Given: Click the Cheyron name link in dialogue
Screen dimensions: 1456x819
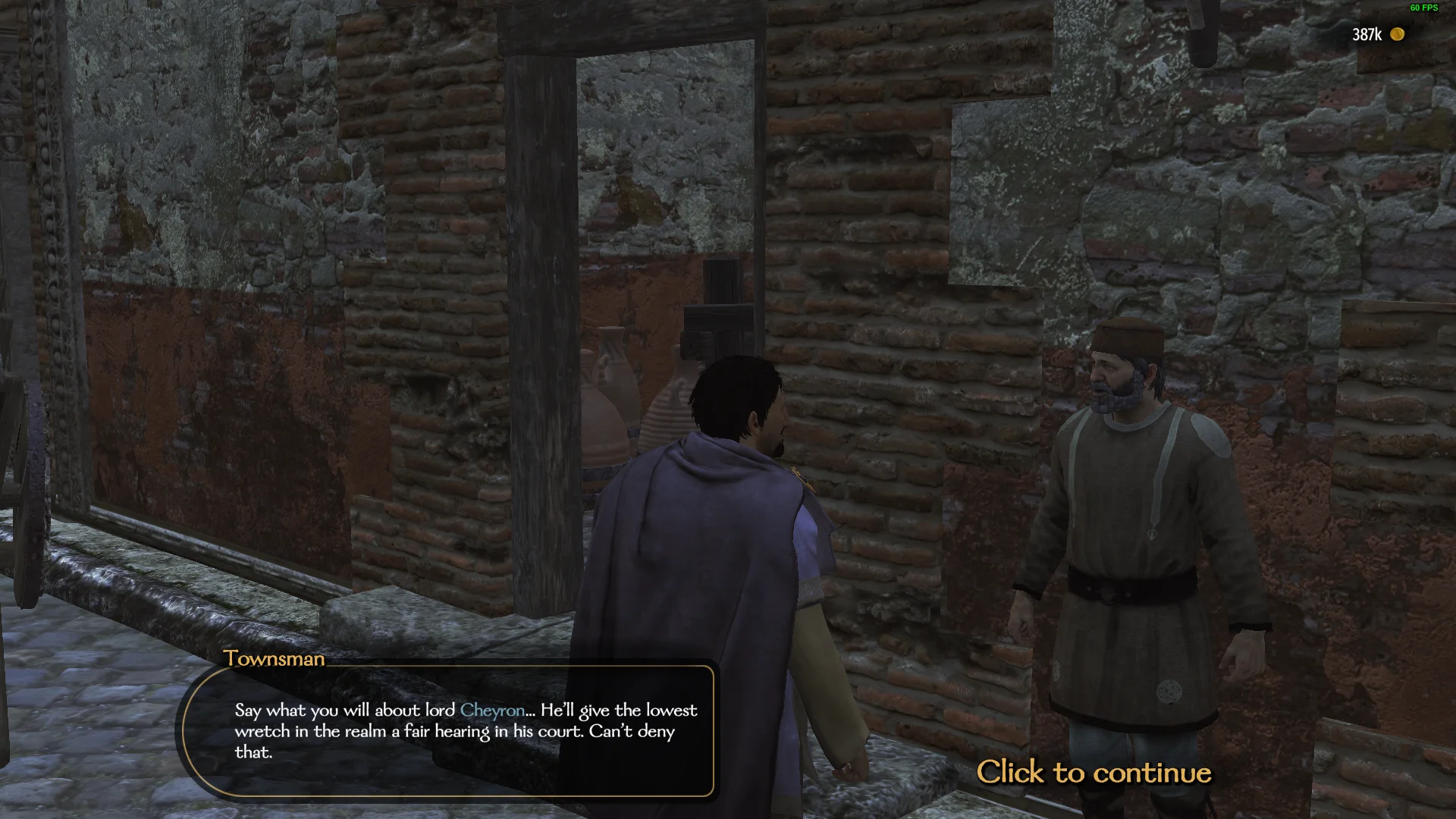Looking at the screenshot, I should click(x=493, y=711).
